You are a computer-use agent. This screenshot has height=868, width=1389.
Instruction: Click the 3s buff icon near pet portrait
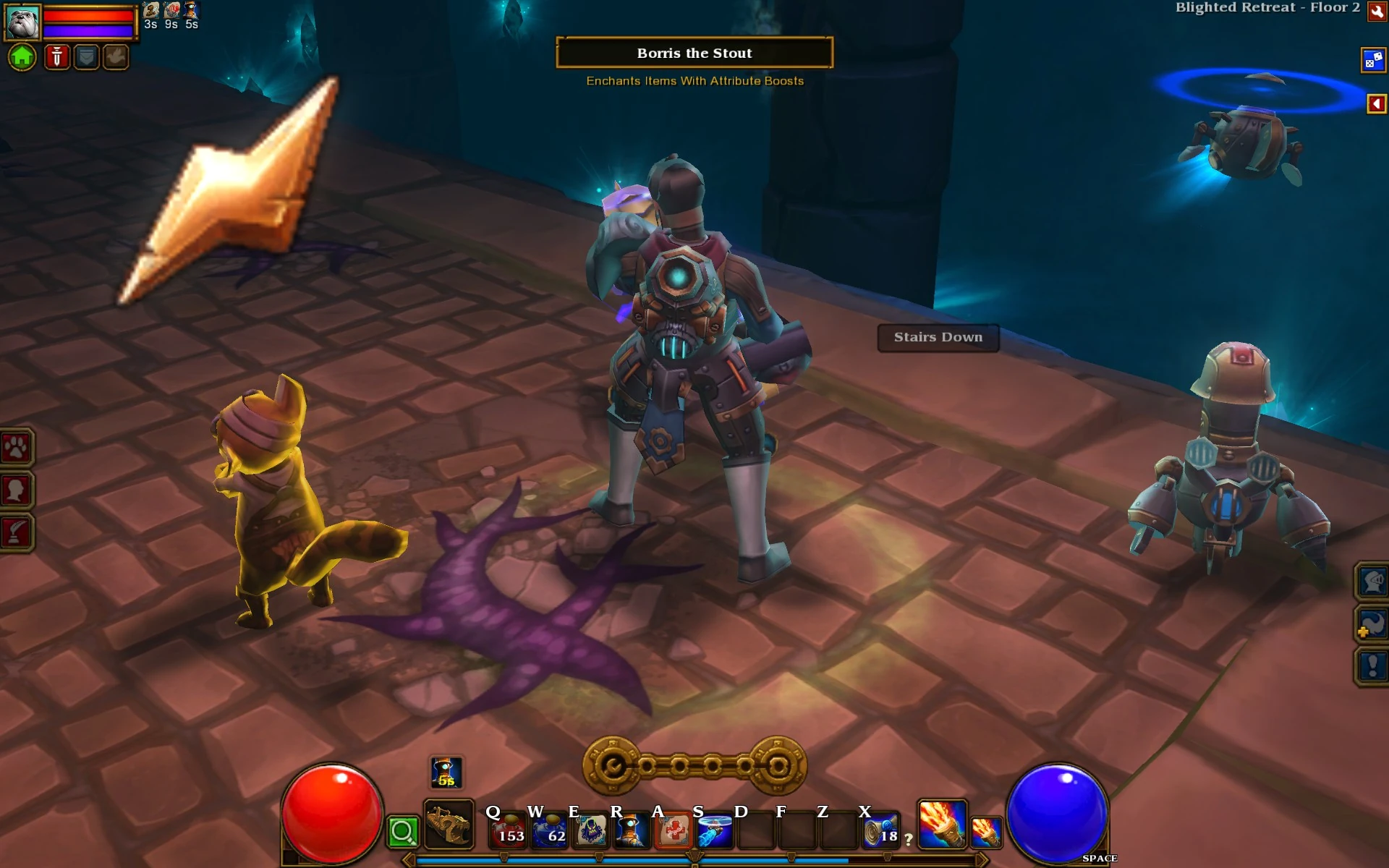pos(150,11)
